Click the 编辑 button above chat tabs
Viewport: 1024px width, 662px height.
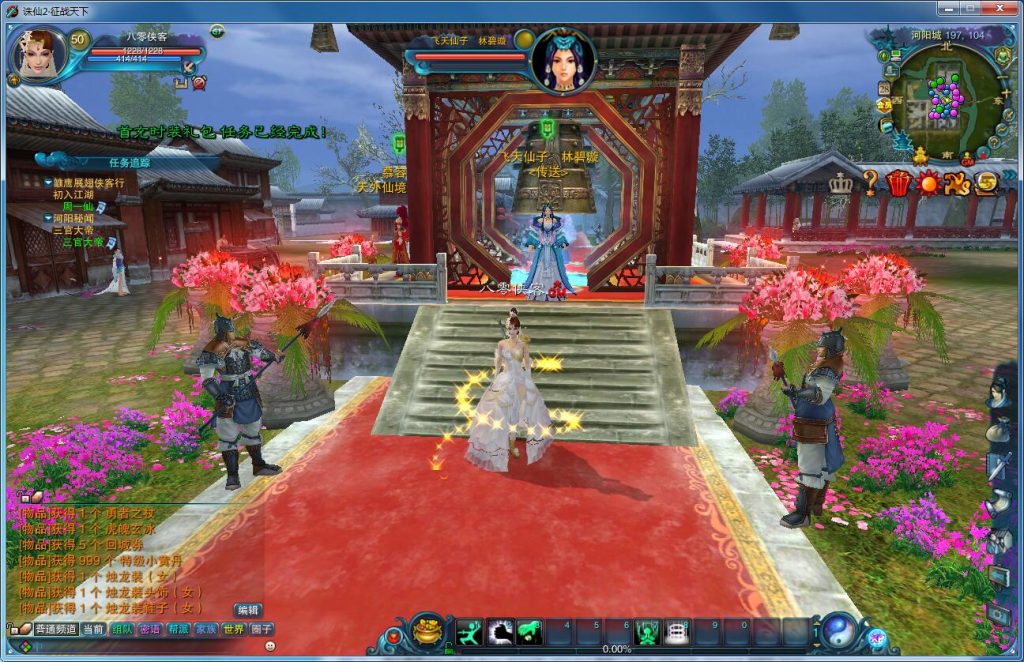point(248,610)
